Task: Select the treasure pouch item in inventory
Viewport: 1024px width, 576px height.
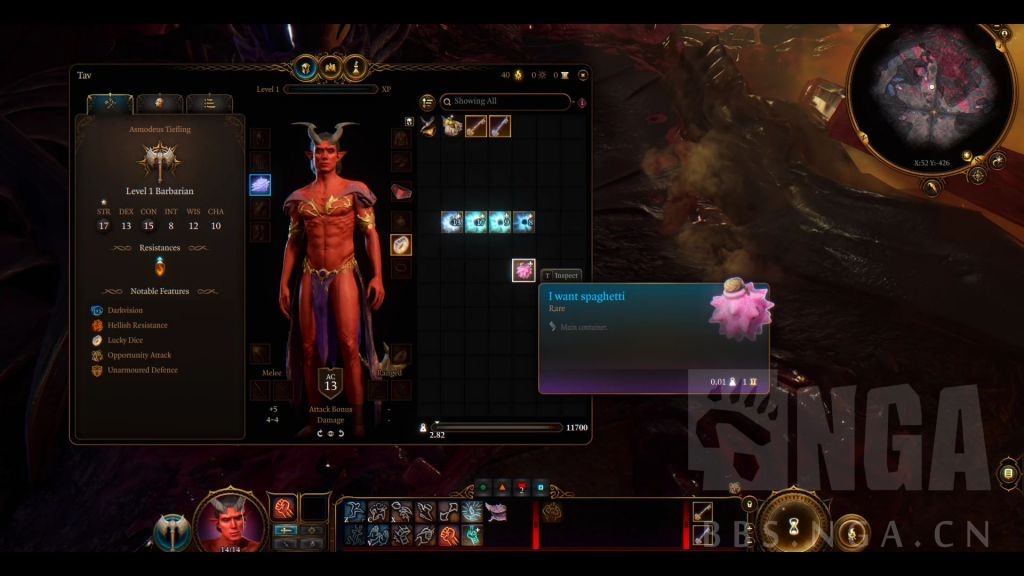Action: [x=452, y=126]
